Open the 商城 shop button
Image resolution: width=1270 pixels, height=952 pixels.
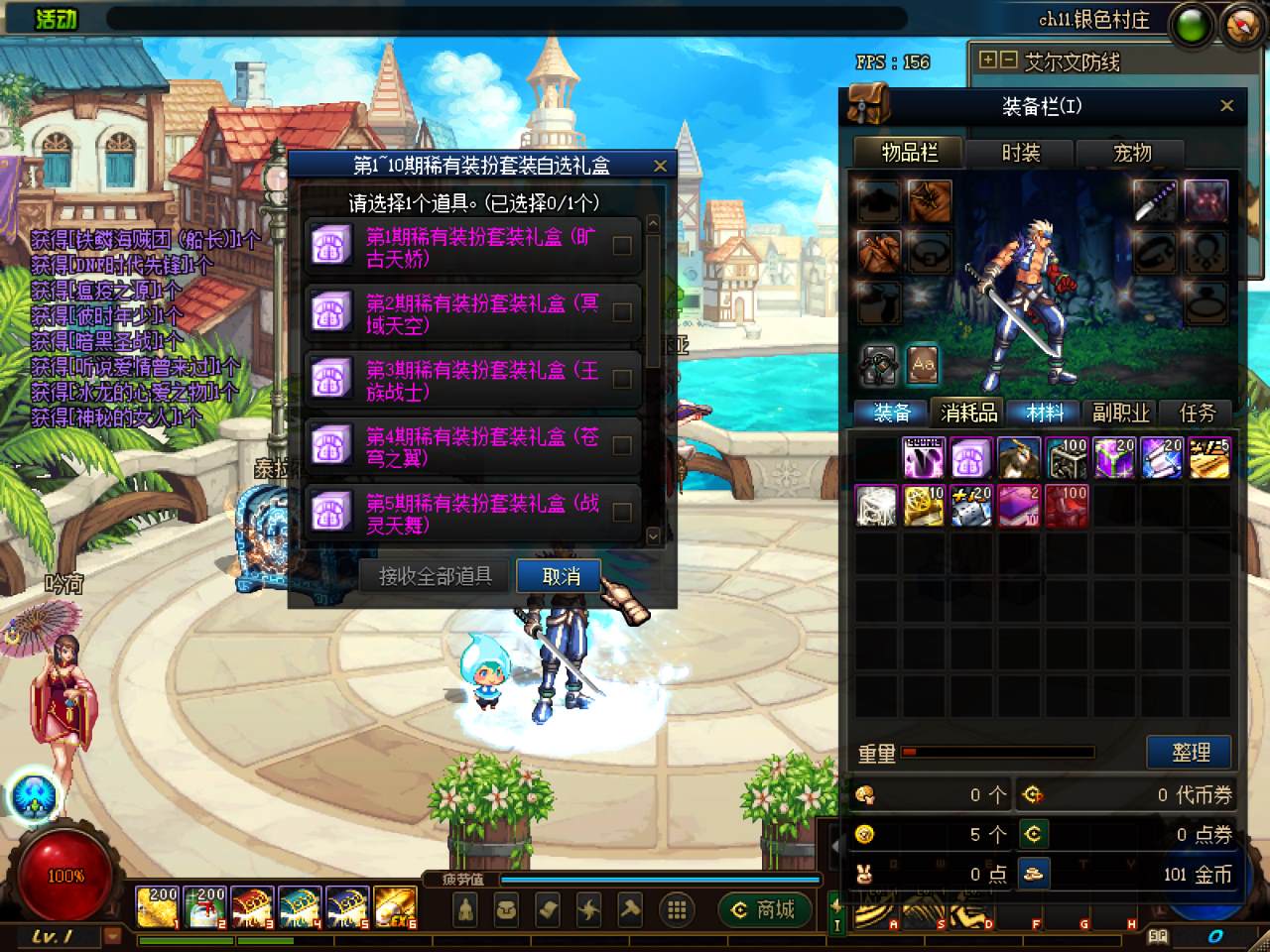coord(764,908)
